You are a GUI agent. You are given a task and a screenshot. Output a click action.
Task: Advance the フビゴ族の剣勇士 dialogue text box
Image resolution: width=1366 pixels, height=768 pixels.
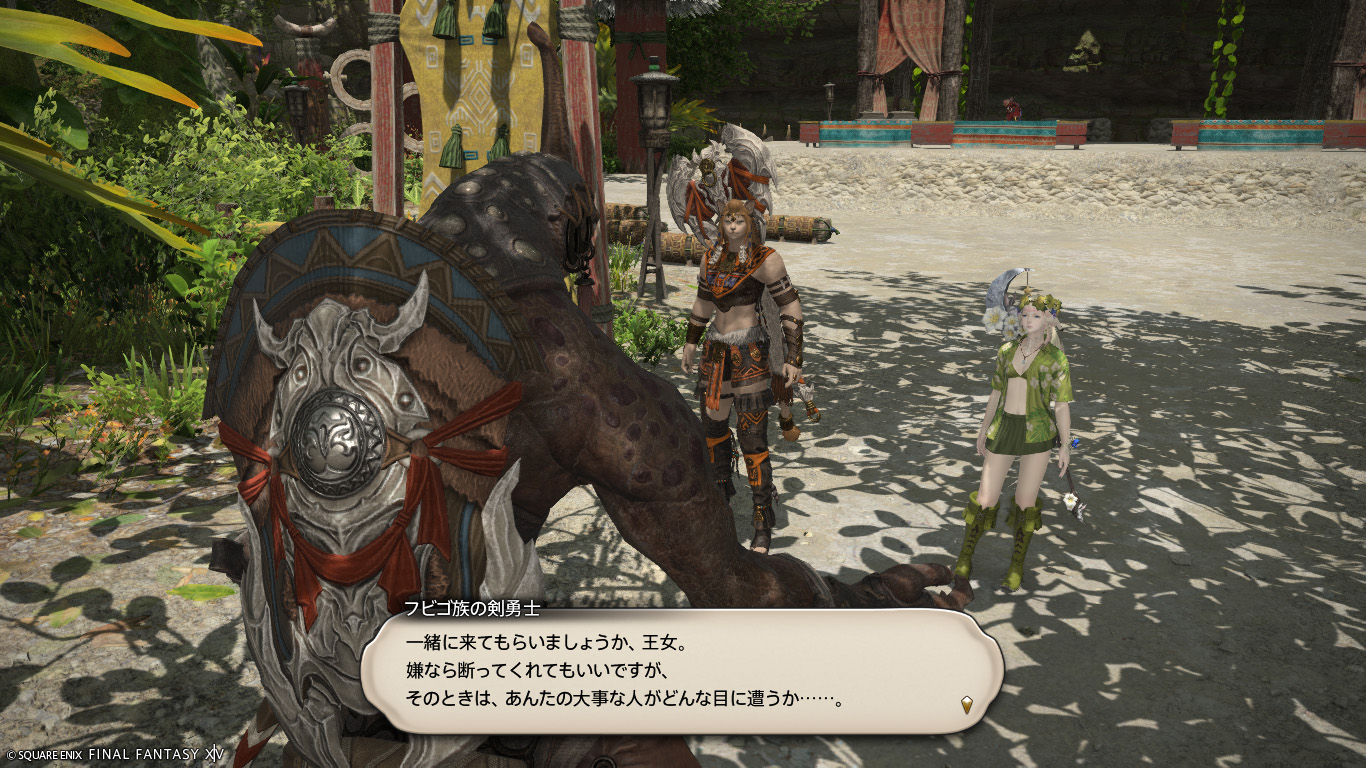tap(680, 670)
